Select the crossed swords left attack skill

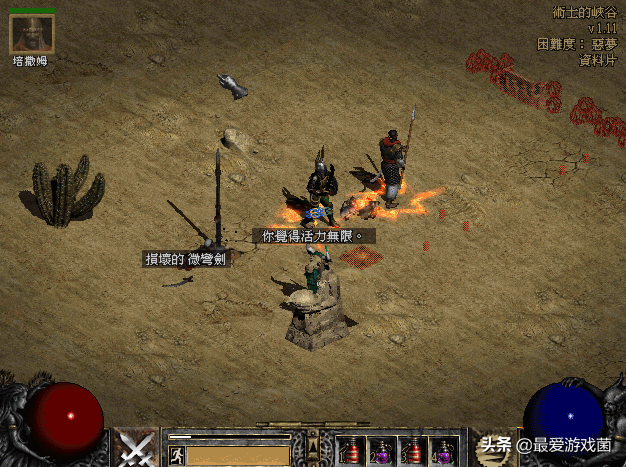pos(135,448)
